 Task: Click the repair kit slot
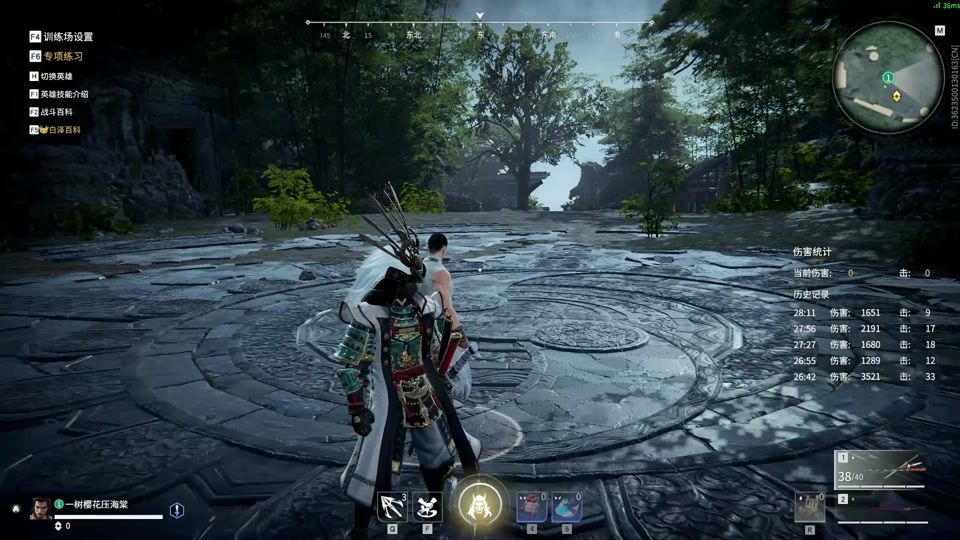pos(810,506)
